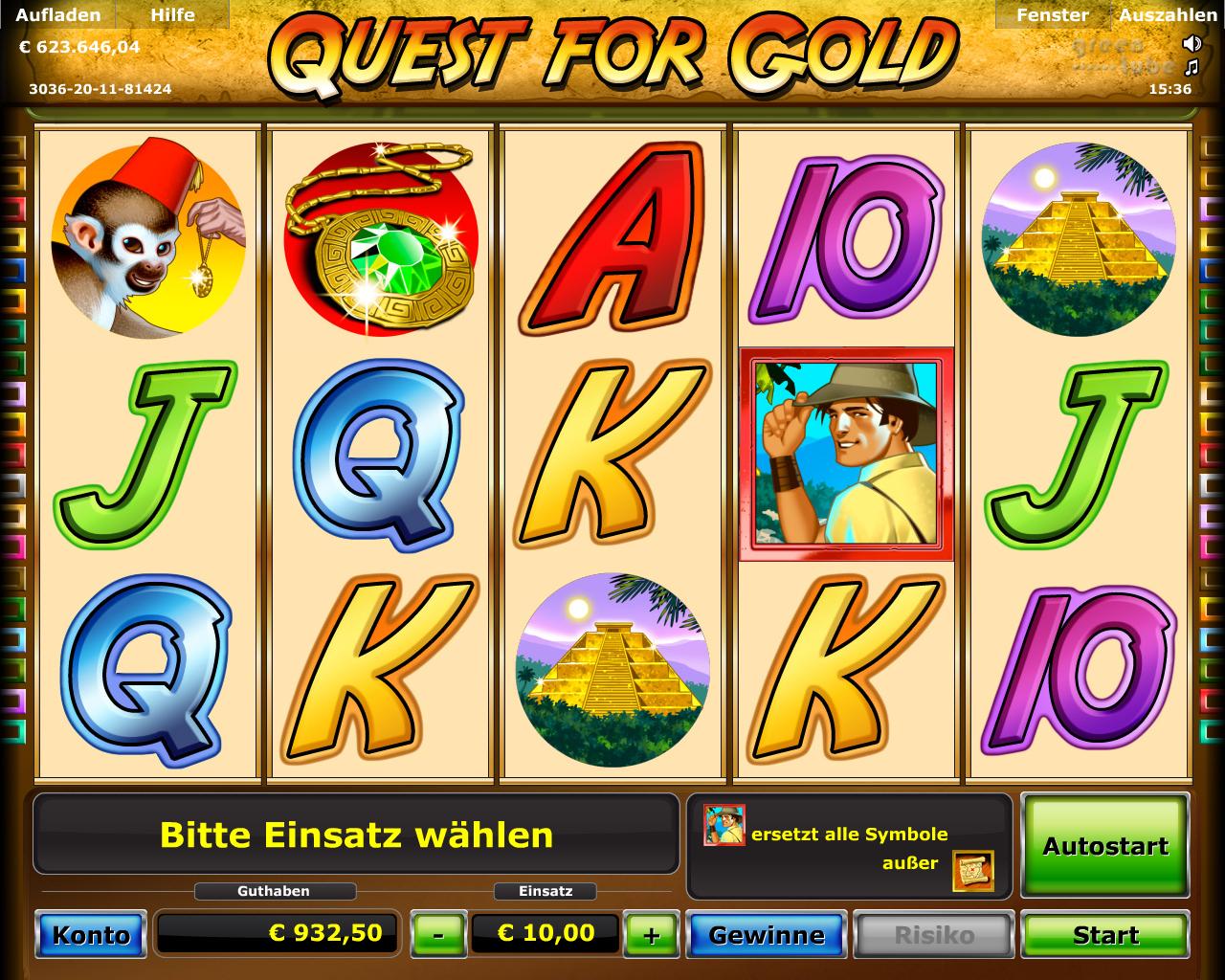Open the Aufladen menu

click(x=57, y=15)
